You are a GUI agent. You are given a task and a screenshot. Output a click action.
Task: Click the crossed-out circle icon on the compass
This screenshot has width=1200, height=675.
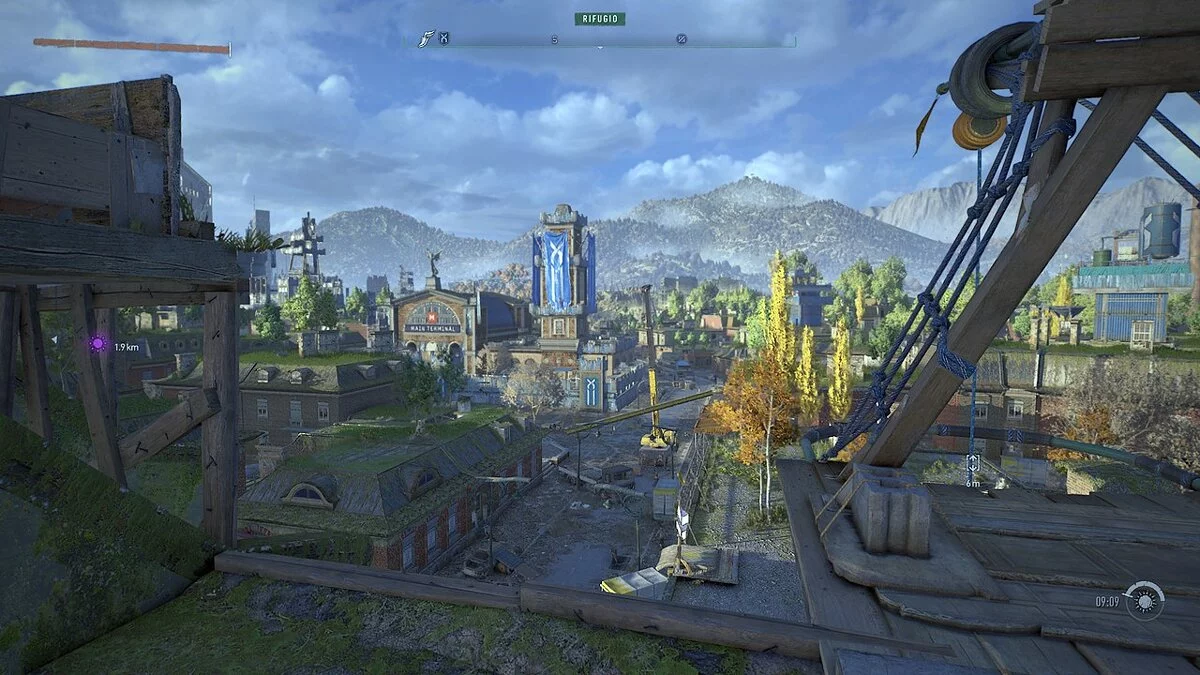coord(681,39)
